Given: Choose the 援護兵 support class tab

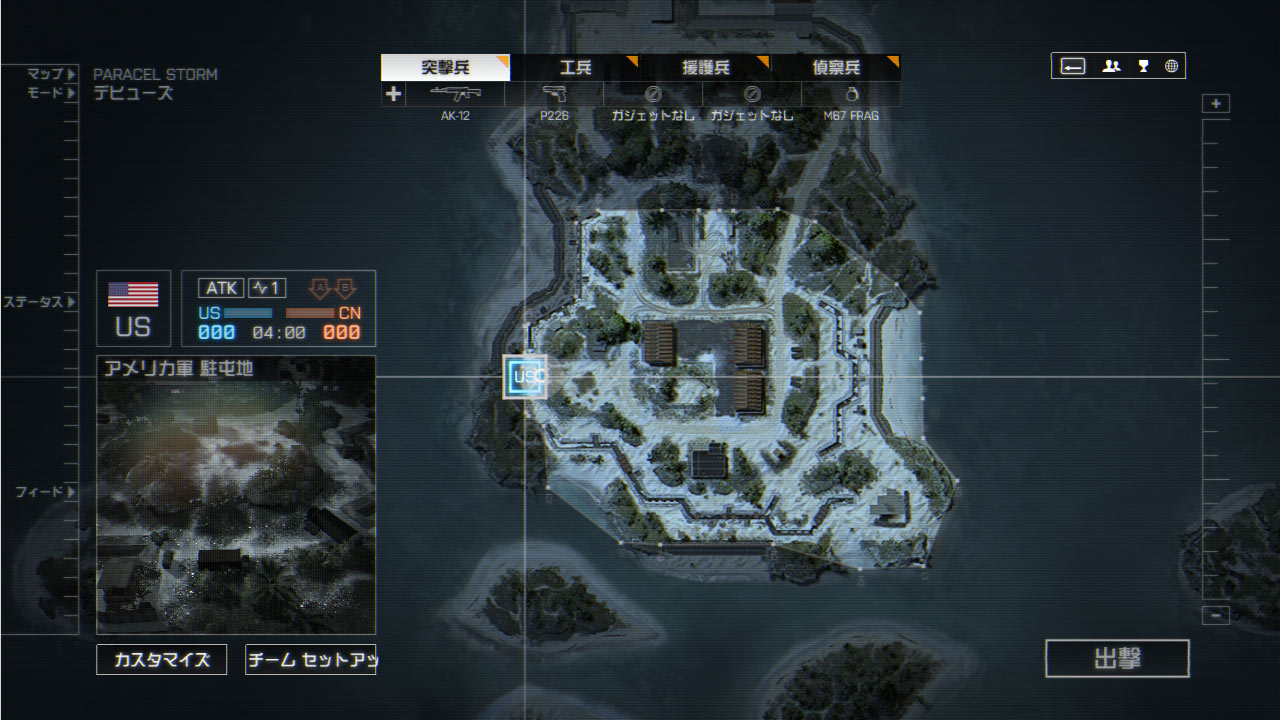Looking at the screenshot, I should pyautogui.click(x=705, y=68).
